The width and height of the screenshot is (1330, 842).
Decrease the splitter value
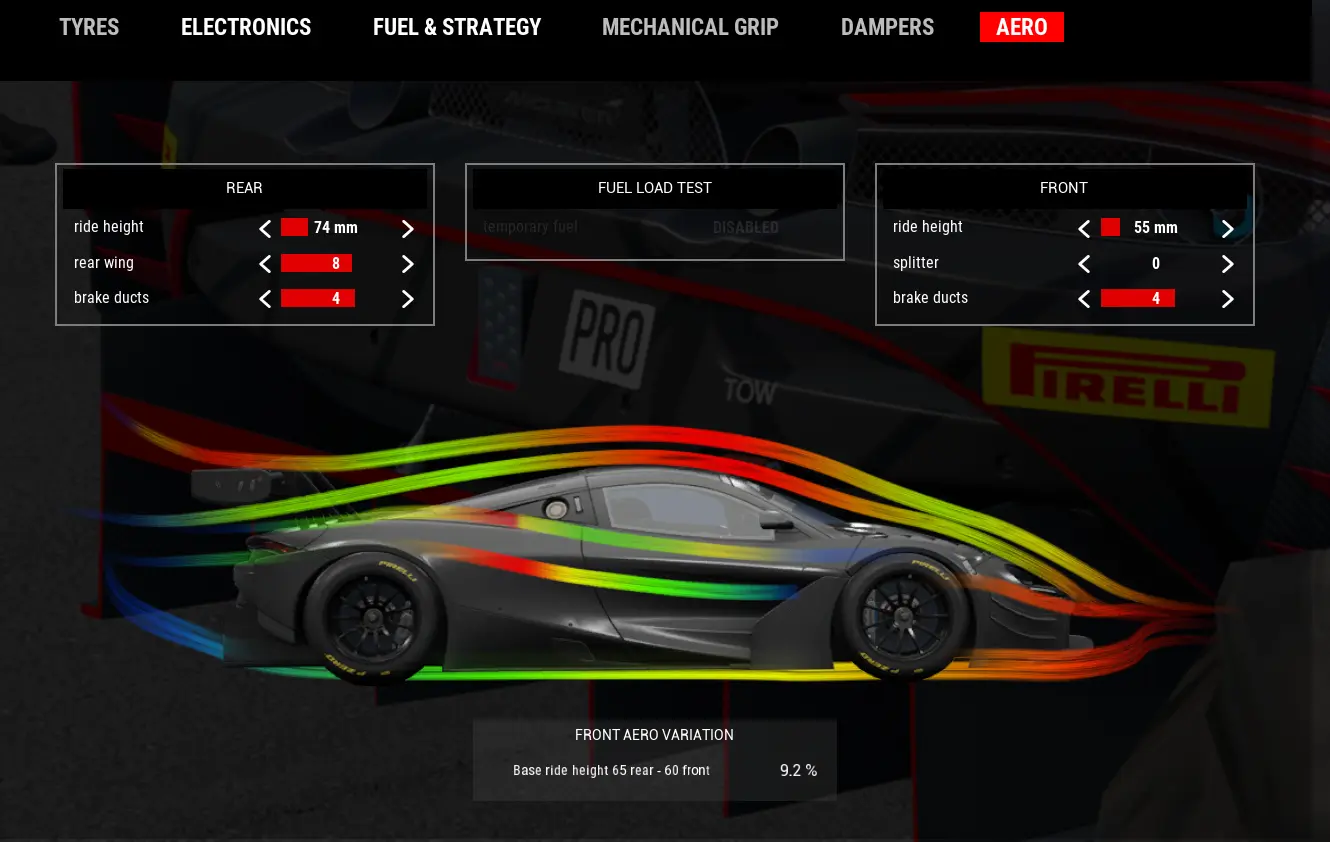click(1084, 264)
